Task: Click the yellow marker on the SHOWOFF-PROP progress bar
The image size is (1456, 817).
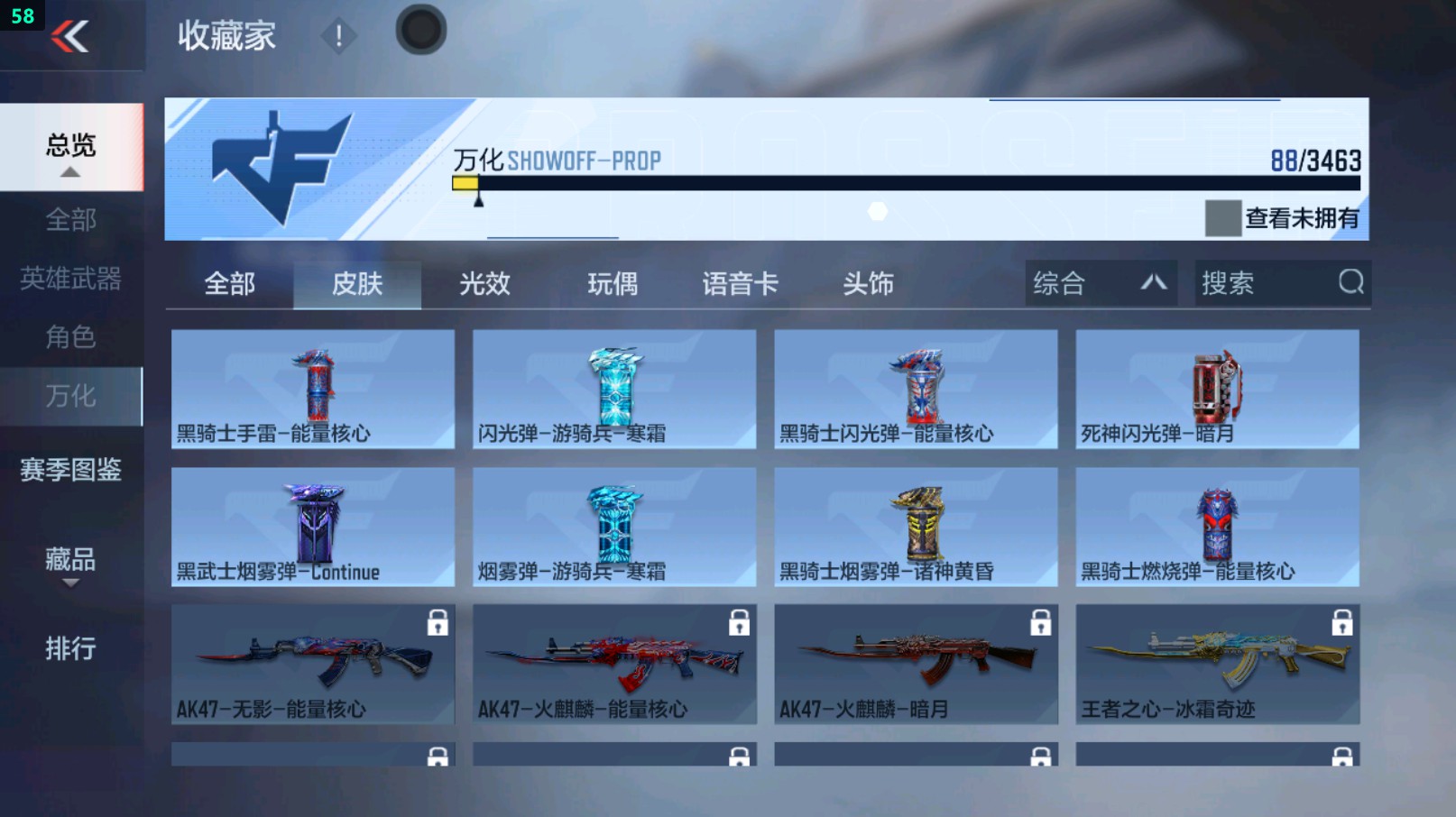Action: [465, 183]
